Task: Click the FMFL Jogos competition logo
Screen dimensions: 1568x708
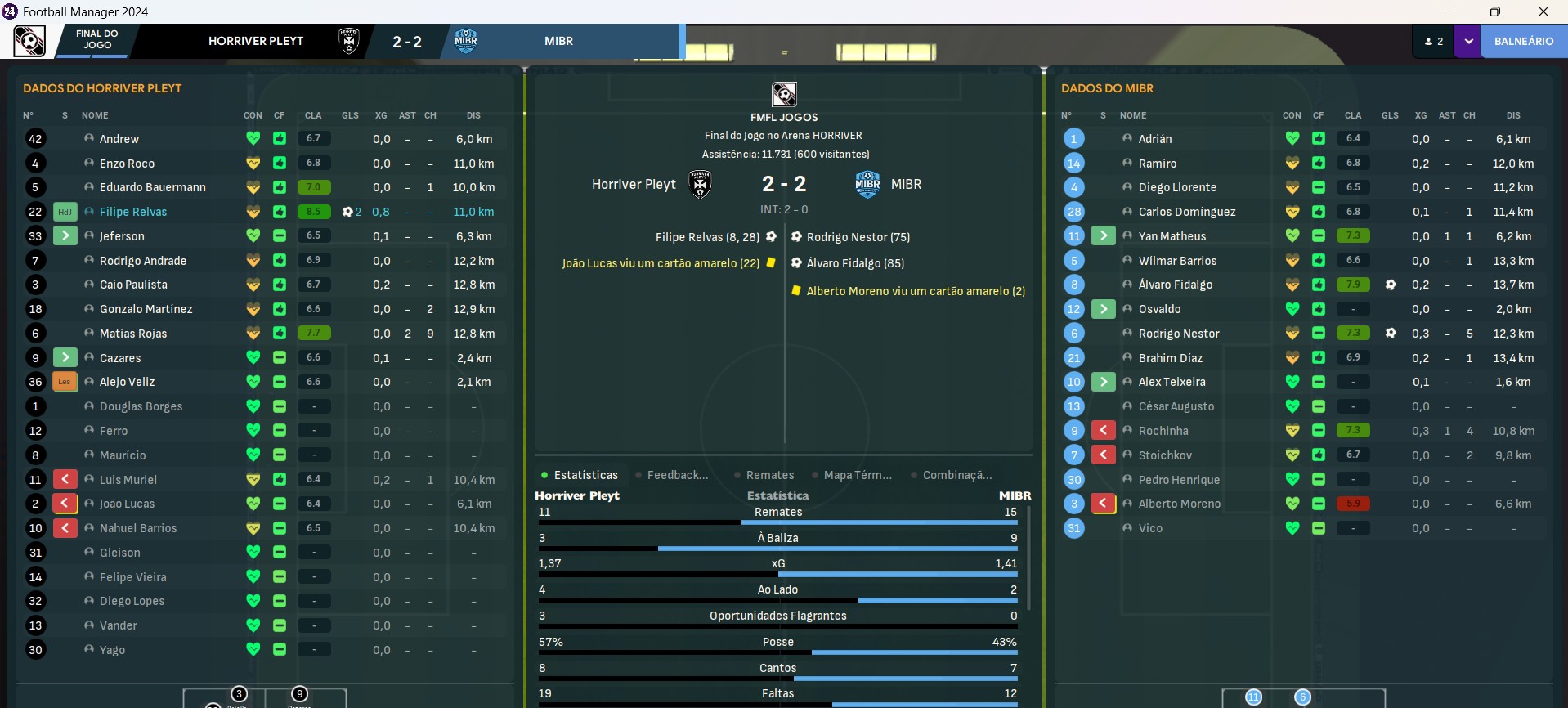Action: coord(784,94)
